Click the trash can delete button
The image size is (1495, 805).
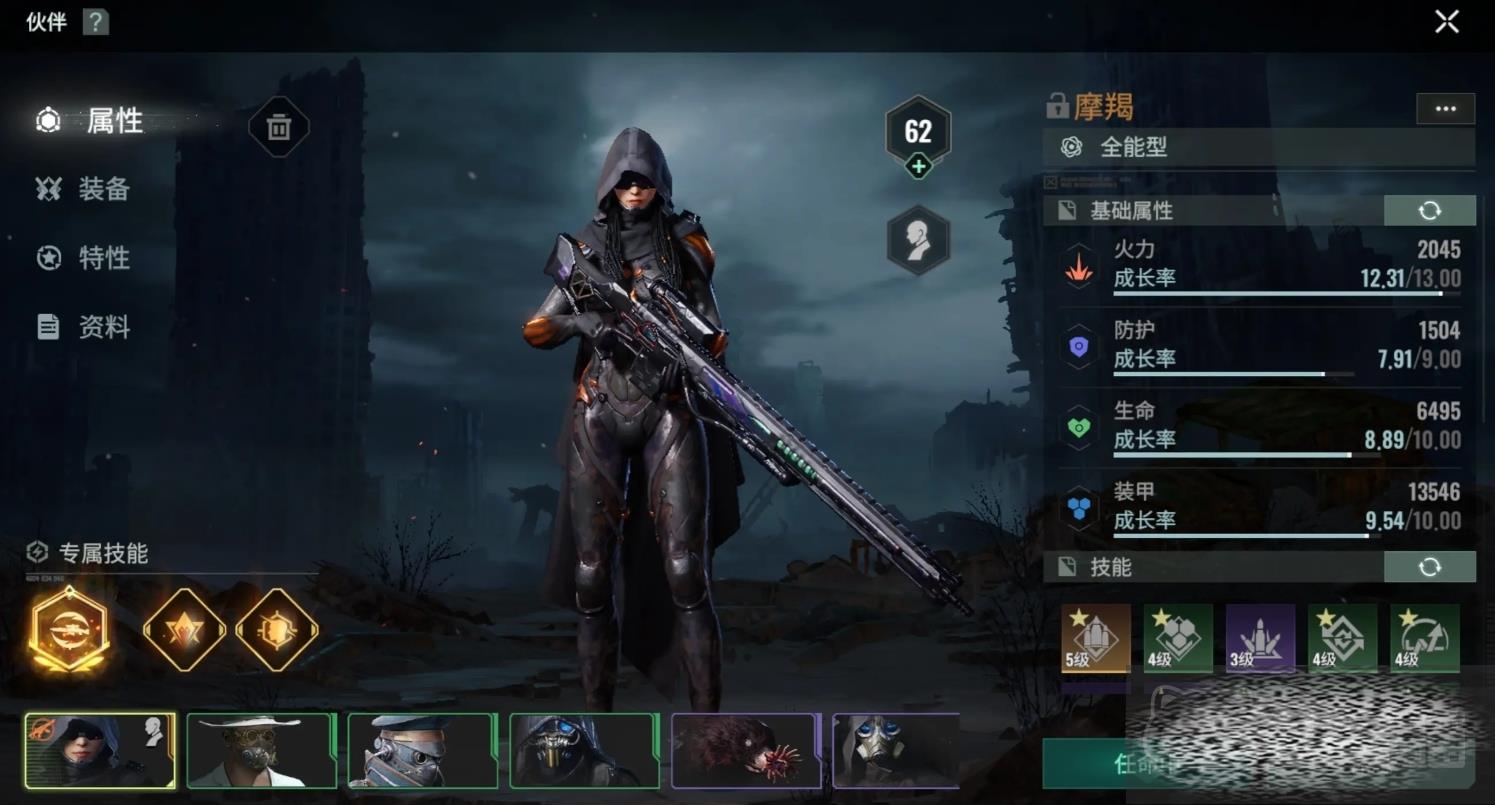(x=279, y=127)
